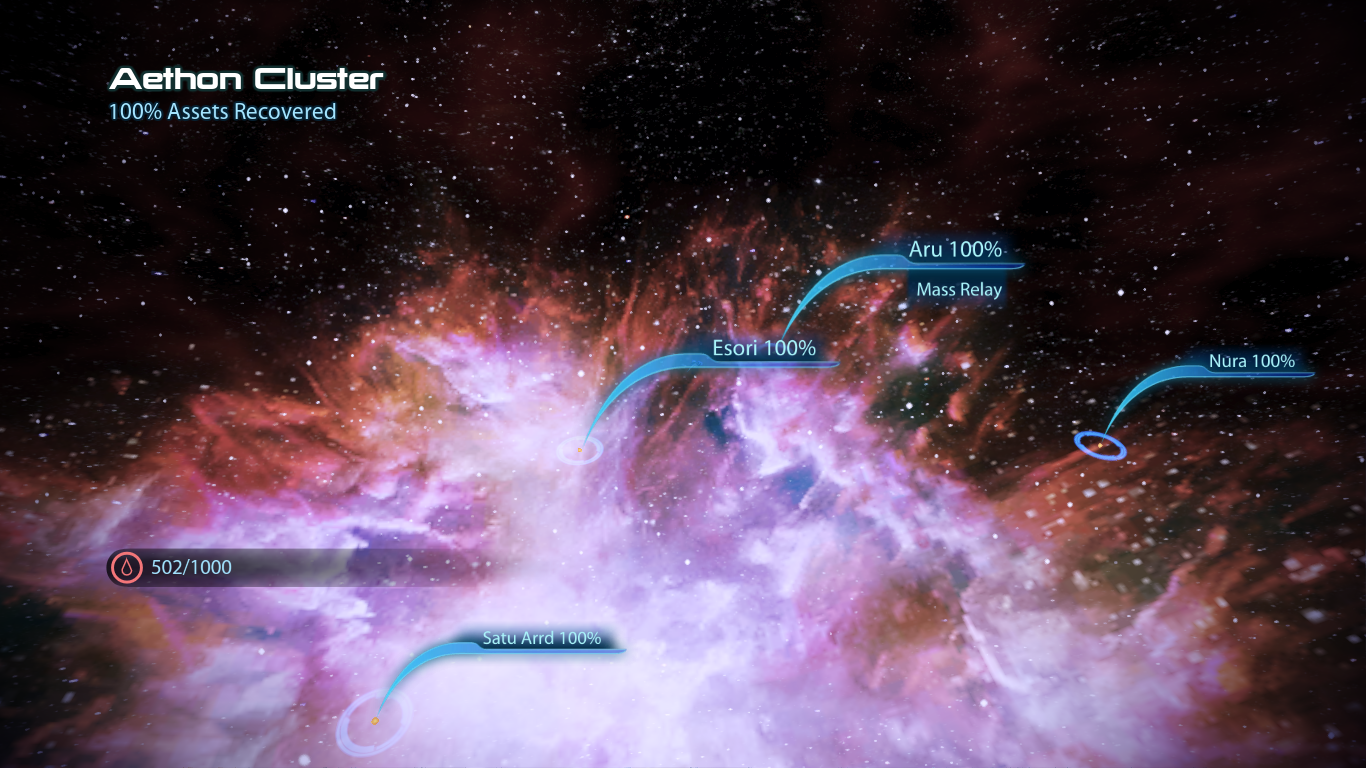Click the Satu Arrd star icon

(x=375, y=720)
